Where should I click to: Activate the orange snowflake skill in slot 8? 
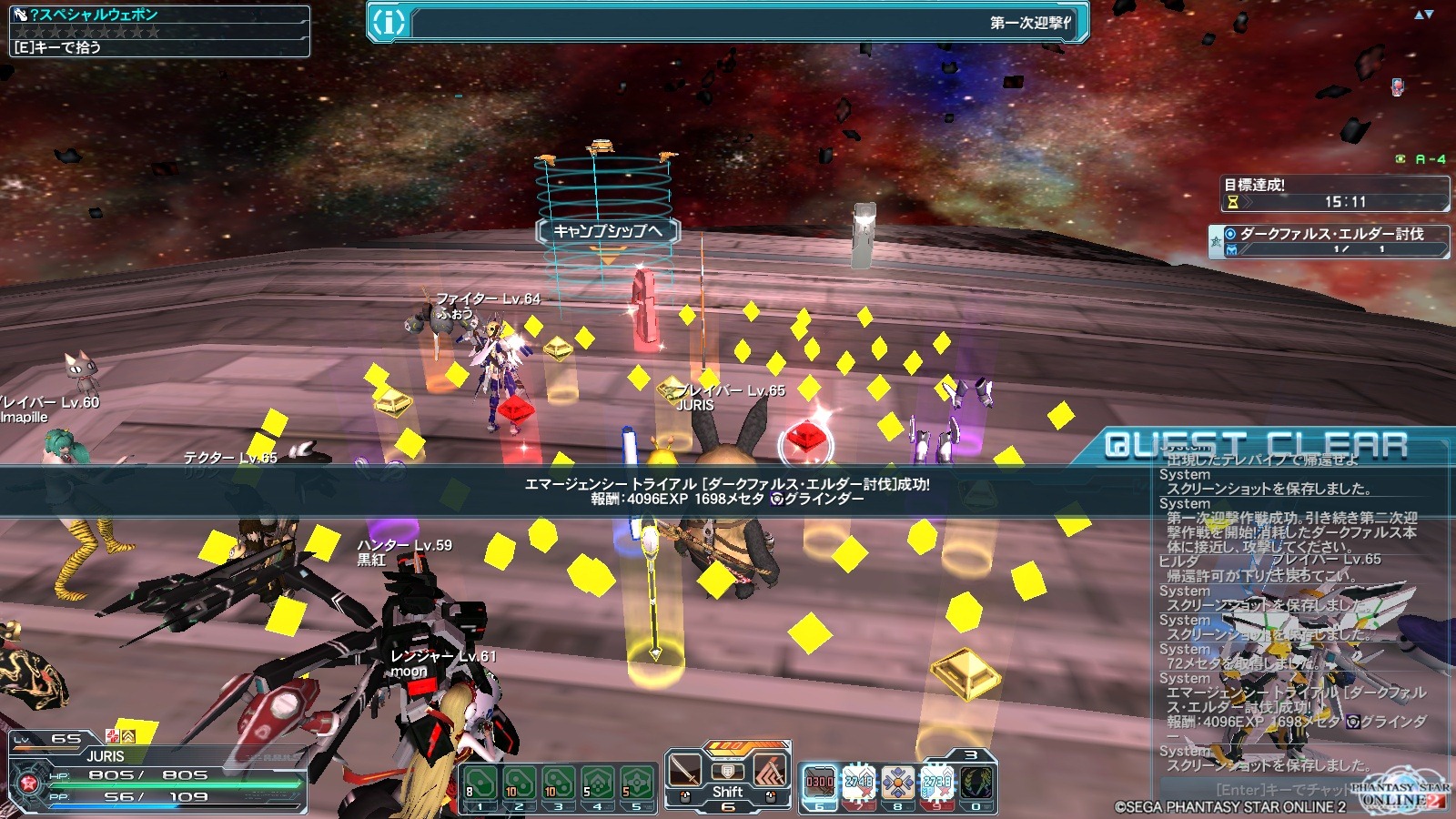coord(897,783)
